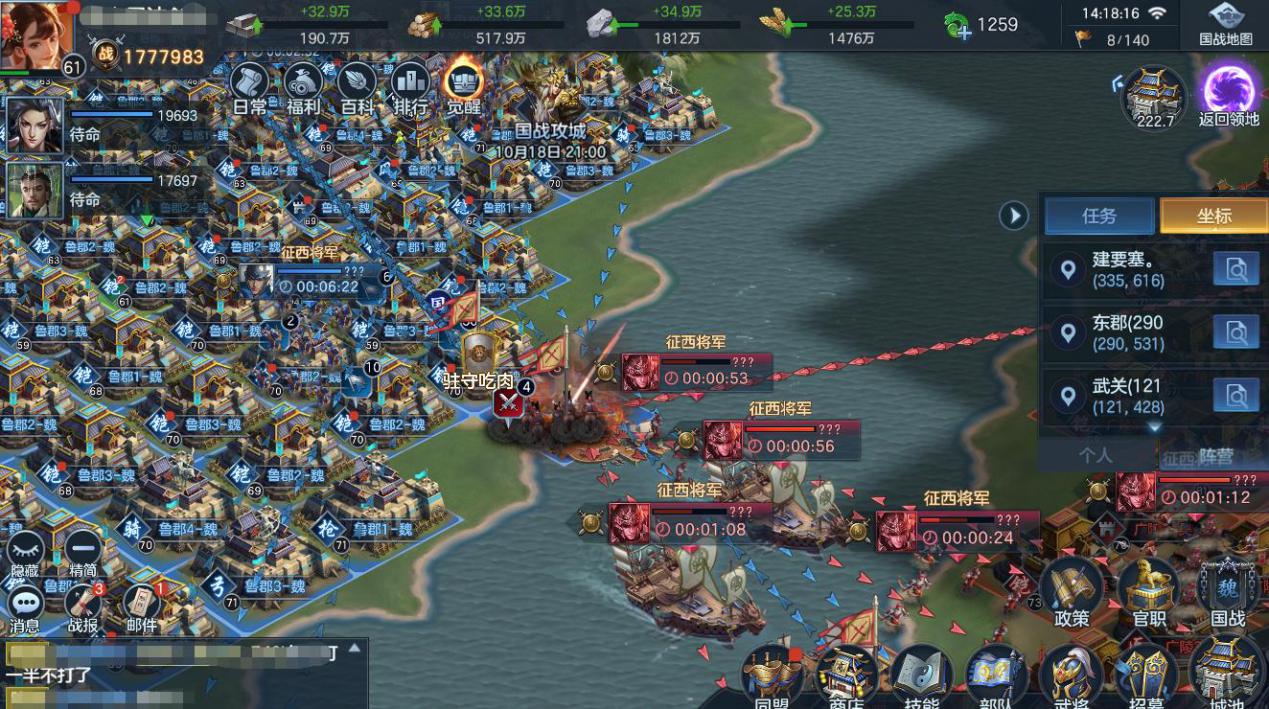Open the 日常 daily menu
Image resolution: width=1269 pixels, height=709 pixels.
249,87
